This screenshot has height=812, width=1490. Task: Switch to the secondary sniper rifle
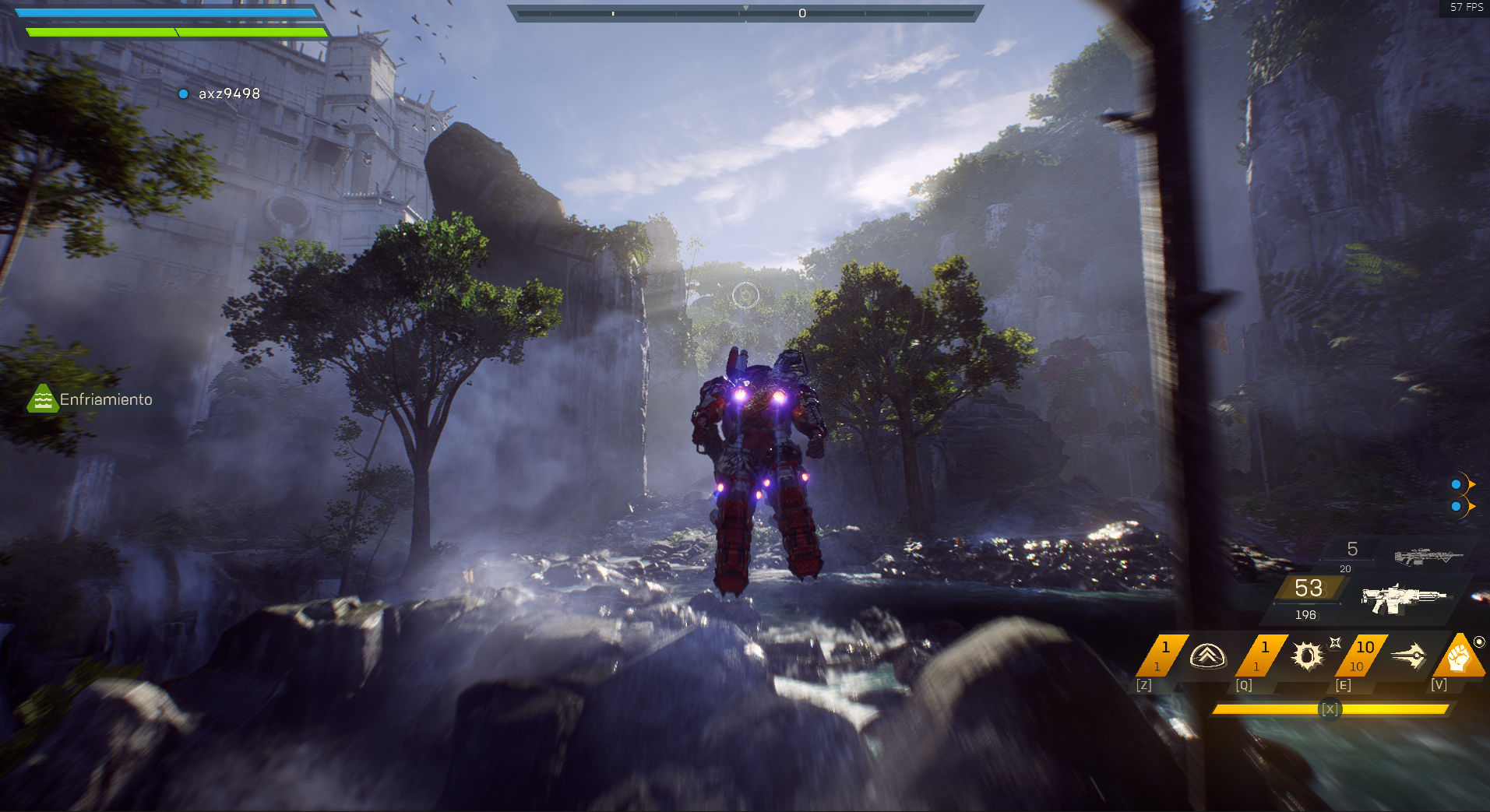click(1428, 556)
